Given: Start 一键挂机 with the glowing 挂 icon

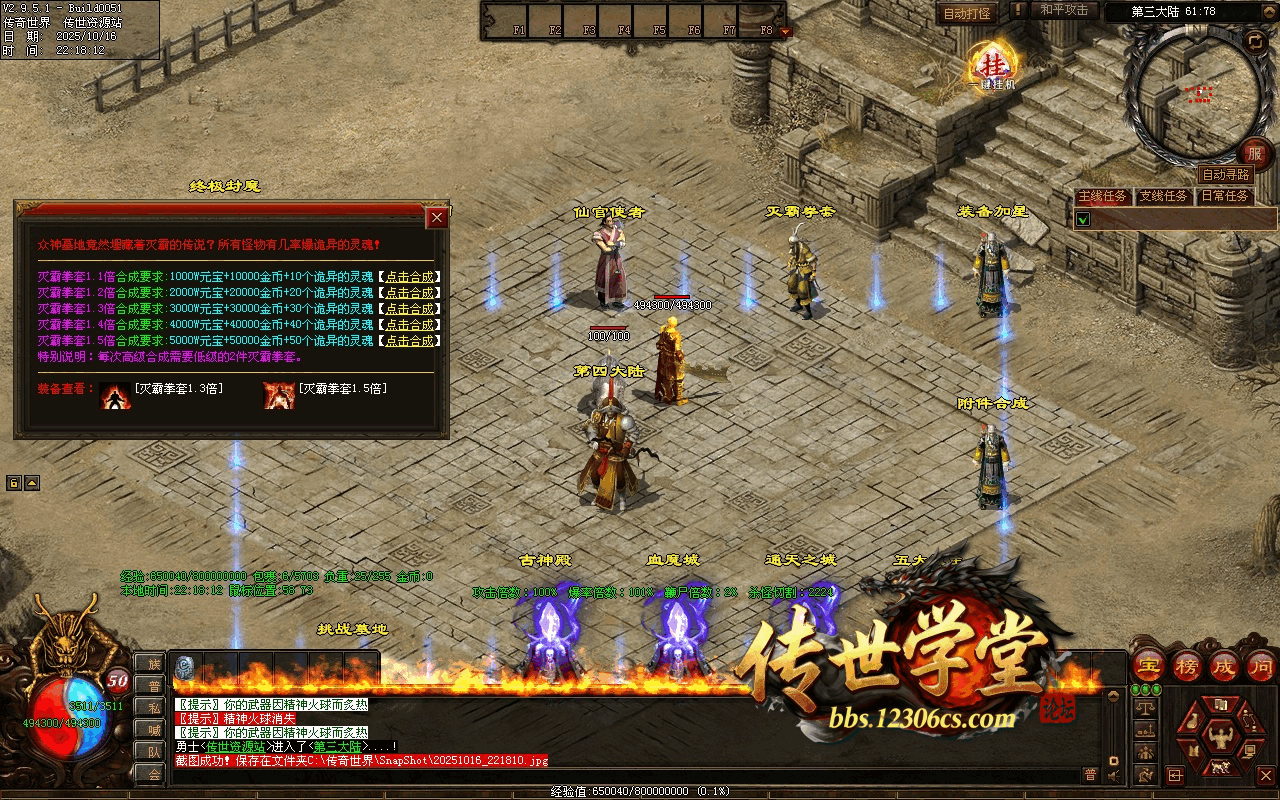Looking at the screenshot, I should pos(995,65).
